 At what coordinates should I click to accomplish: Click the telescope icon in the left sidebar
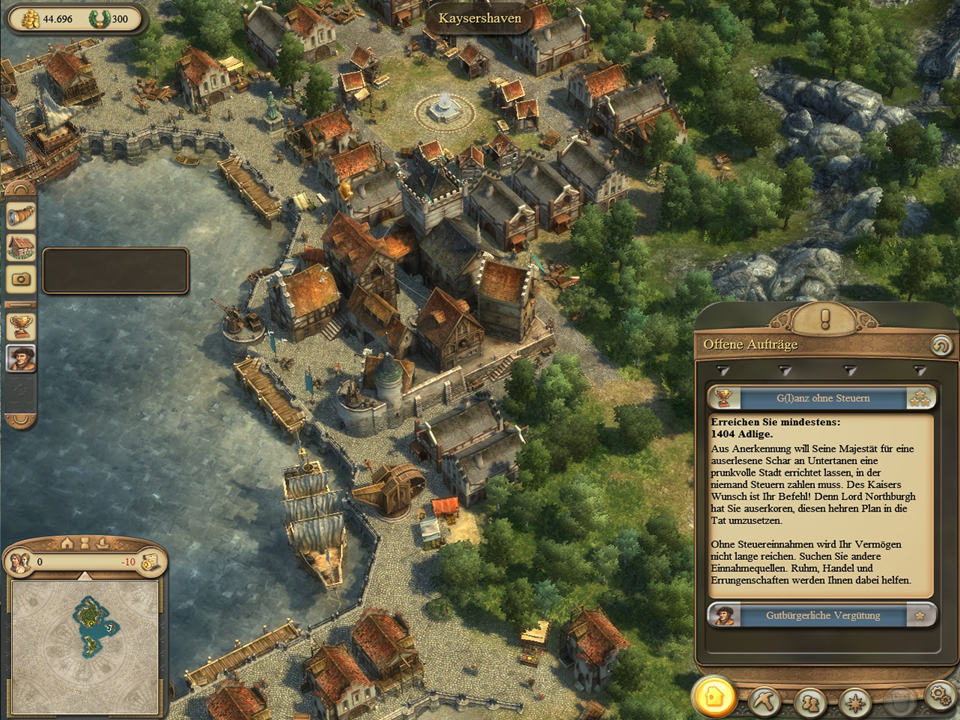pyautogui.click(x=20, y=215)
